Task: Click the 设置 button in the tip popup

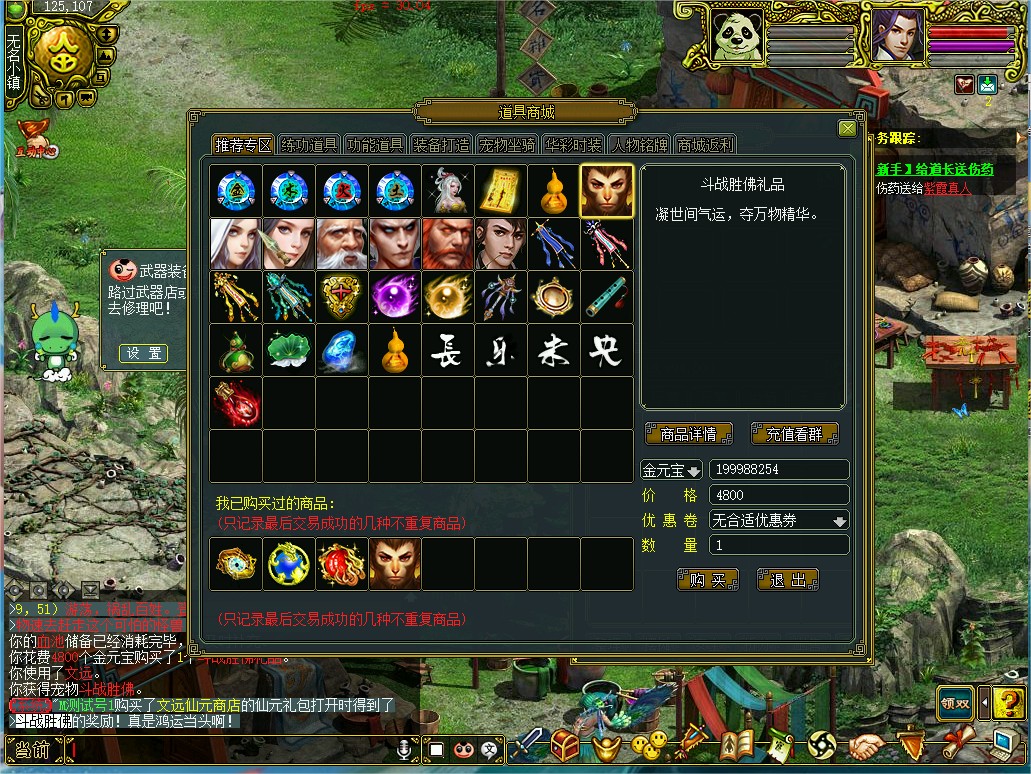Action: pyautogui.click(x=143, y=353)
